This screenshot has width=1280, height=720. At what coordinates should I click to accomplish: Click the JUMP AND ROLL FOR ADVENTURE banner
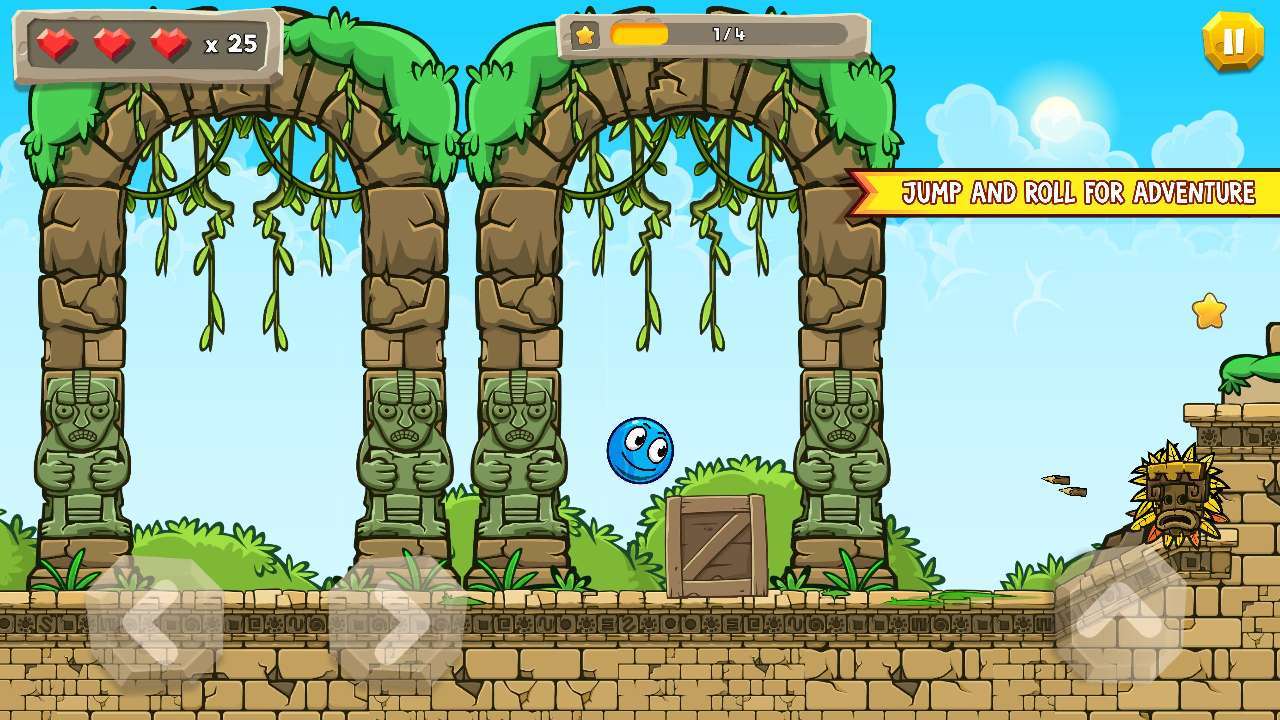point(1080,193)
